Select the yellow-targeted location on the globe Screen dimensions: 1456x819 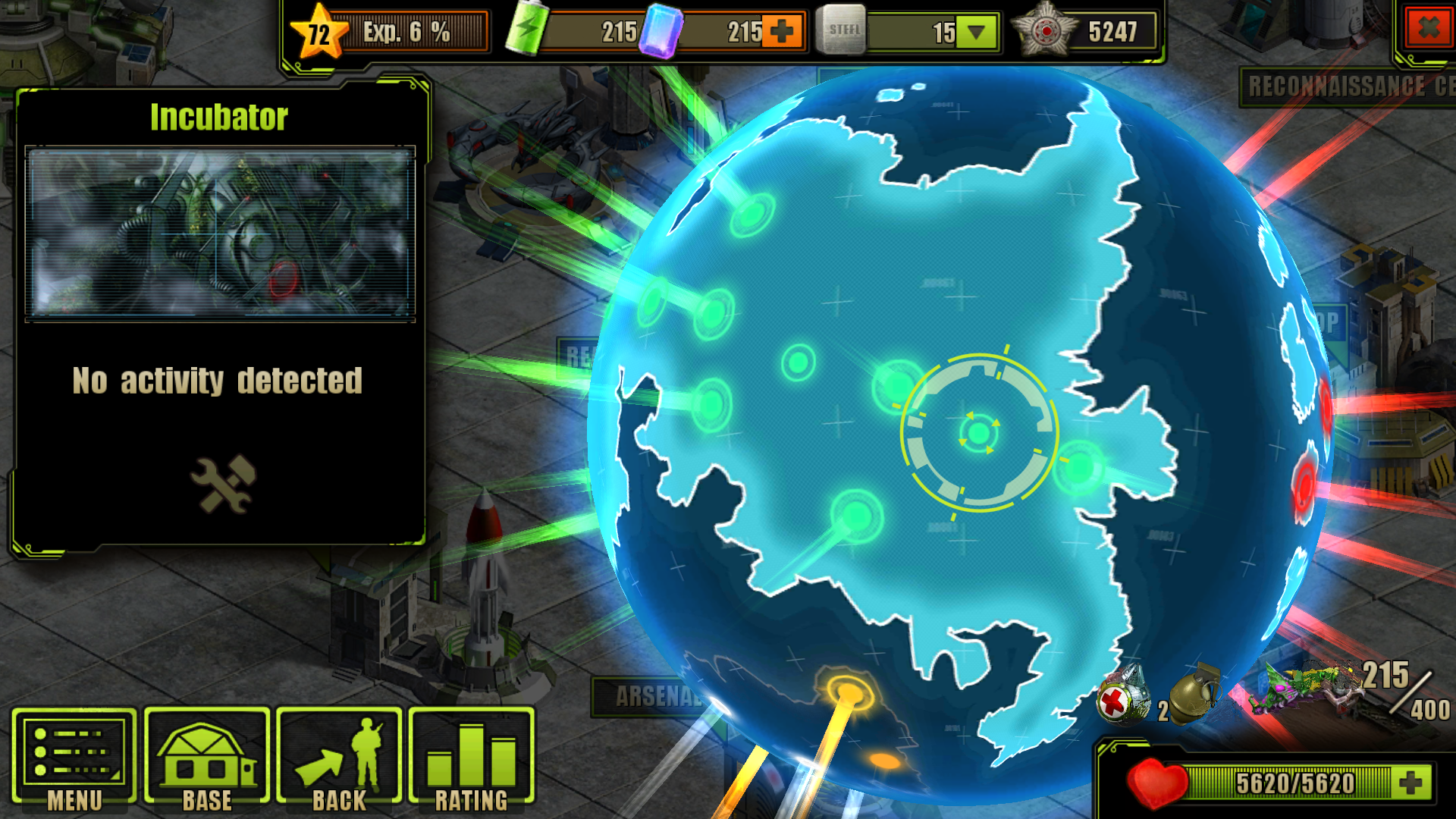[978, 432]
